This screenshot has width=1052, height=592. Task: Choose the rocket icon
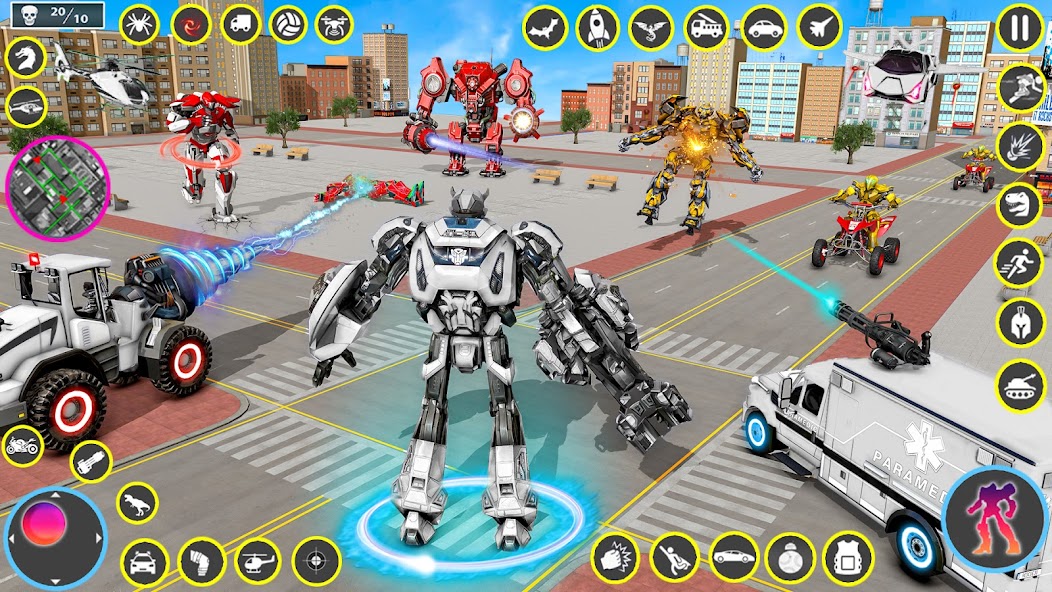[598, 27]
